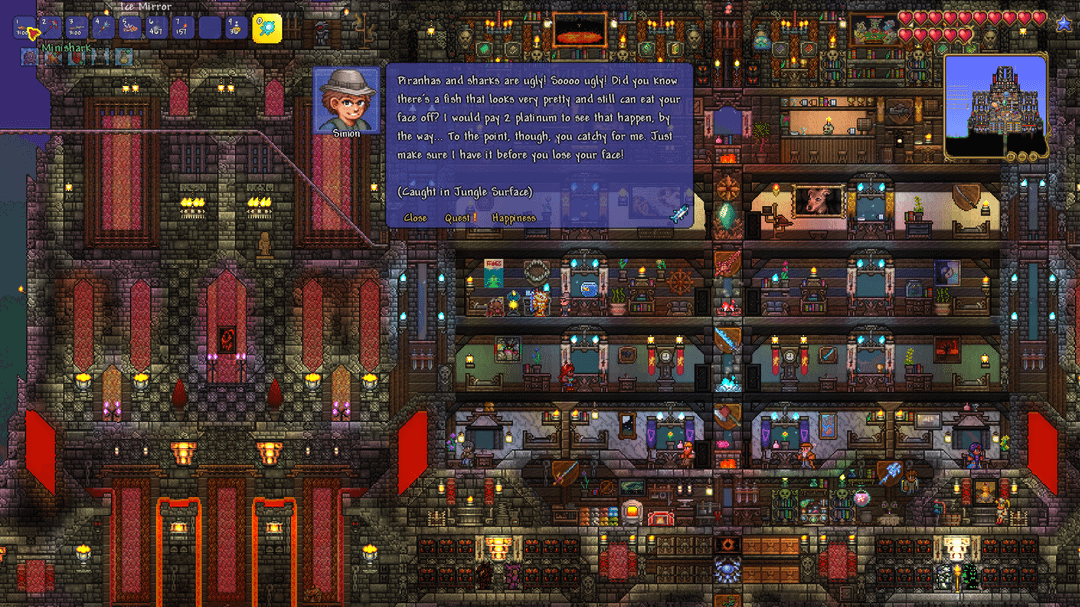Choose the Quest dialogue option
Image resolution: width=1080 pixels, height=607 pixels.
tap(460, 218)
